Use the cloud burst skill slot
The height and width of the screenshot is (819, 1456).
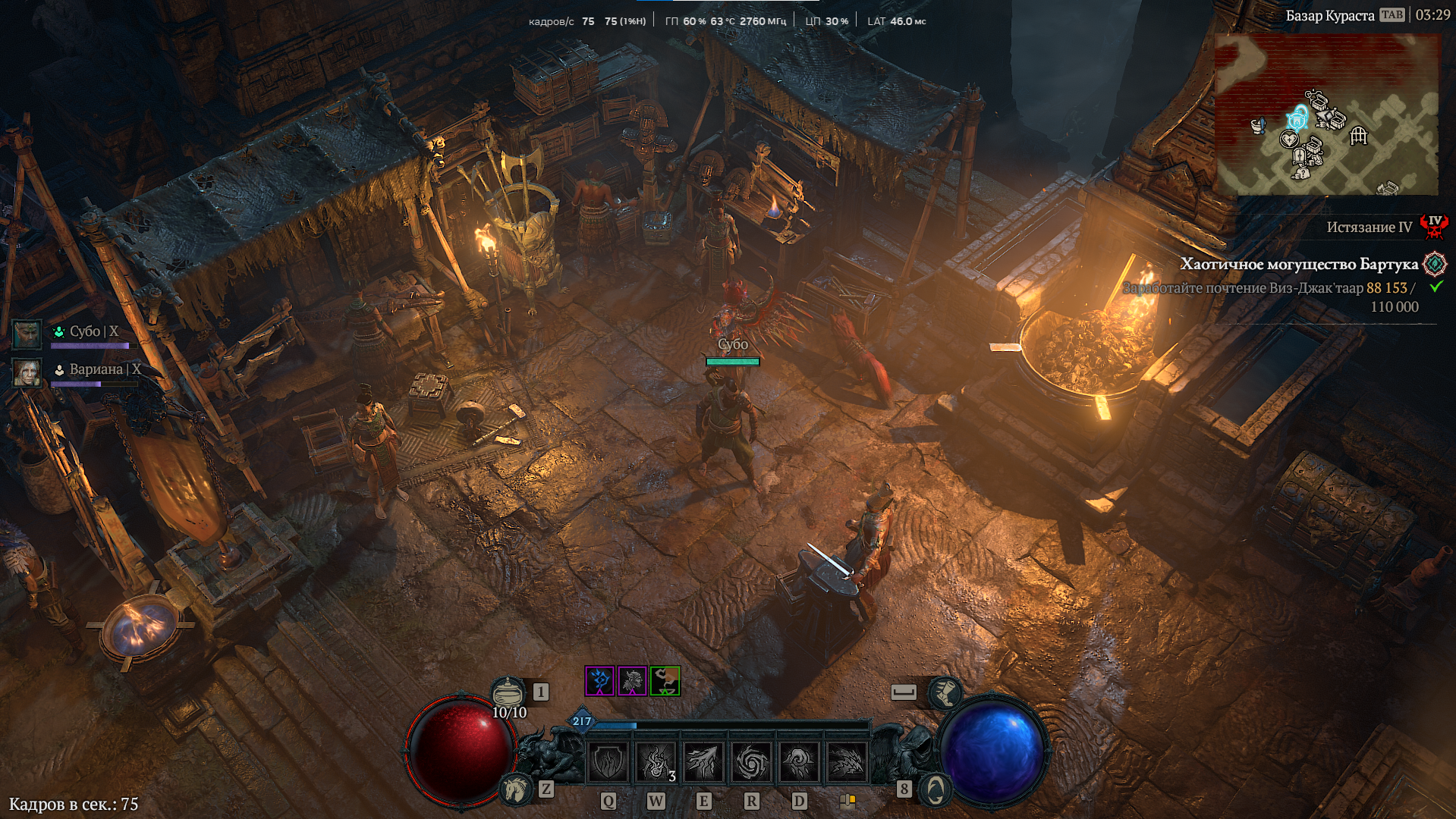[x=799, y=762]
